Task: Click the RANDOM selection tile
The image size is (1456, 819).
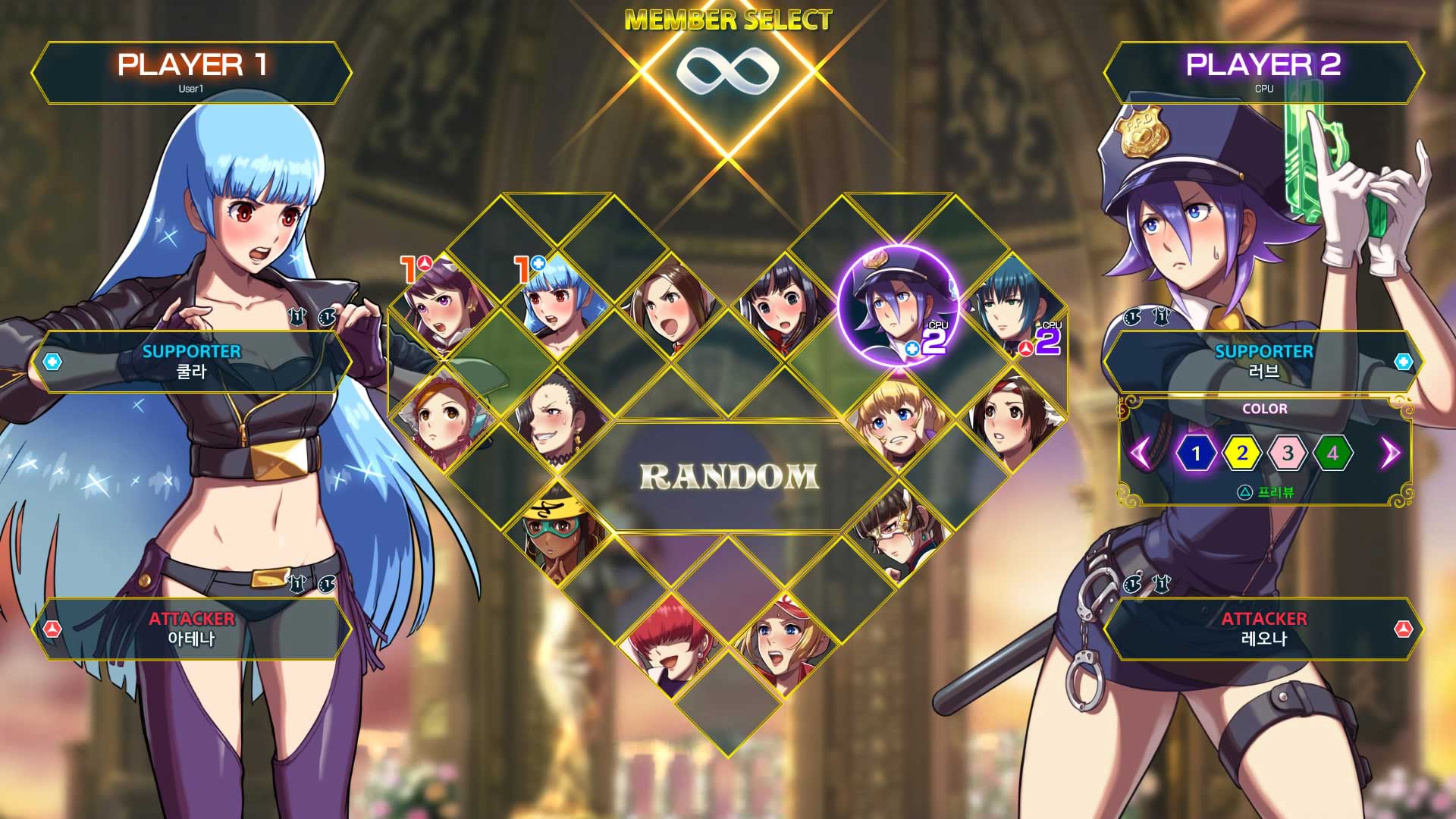Action: pos(728,478)
